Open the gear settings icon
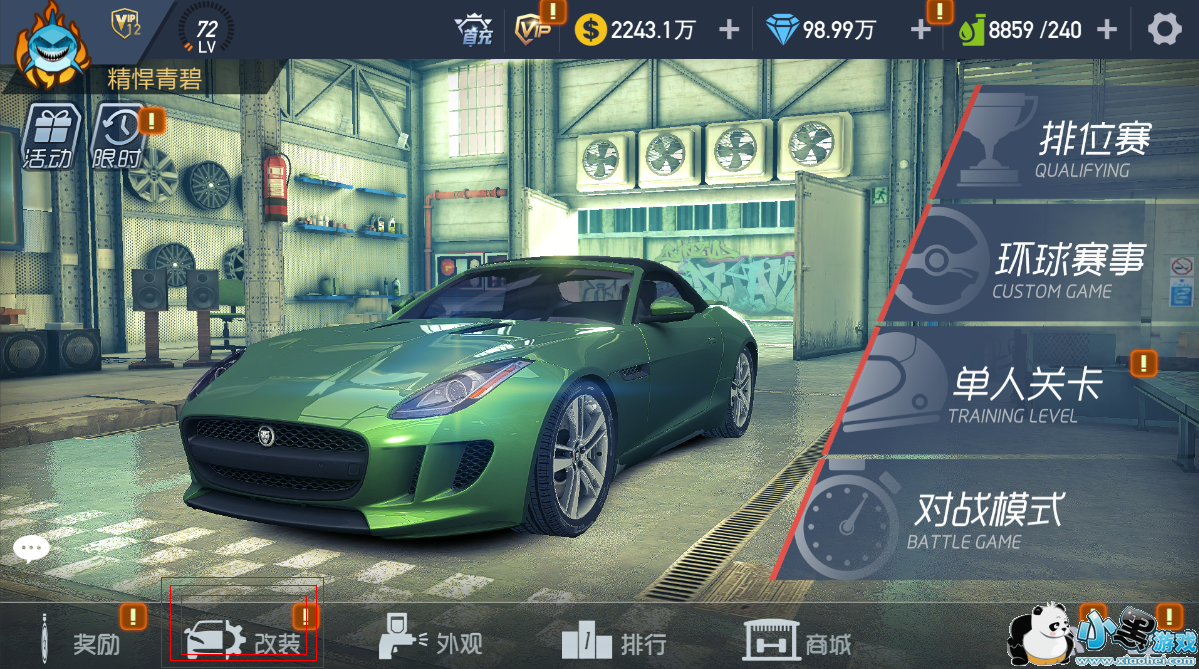 1164,29
